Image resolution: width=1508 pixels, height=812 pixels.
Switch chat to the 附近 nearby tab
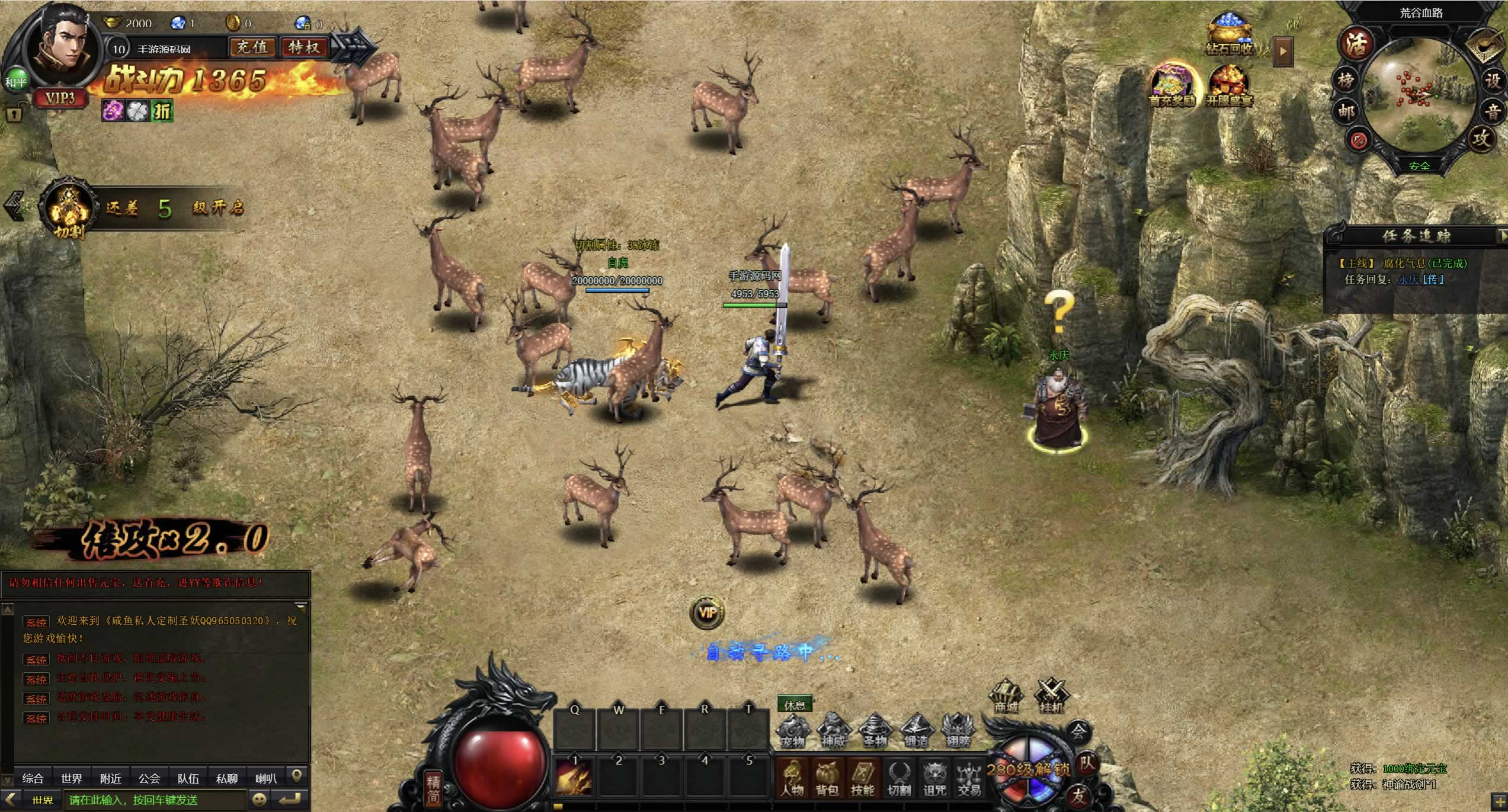click(111, 778)
